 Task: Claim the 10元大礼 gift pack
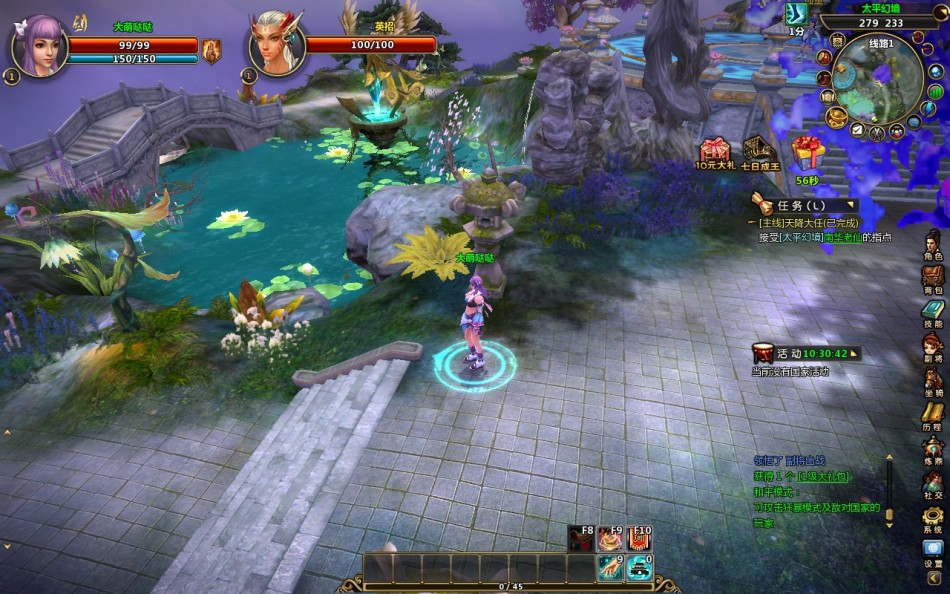(714, 151)
